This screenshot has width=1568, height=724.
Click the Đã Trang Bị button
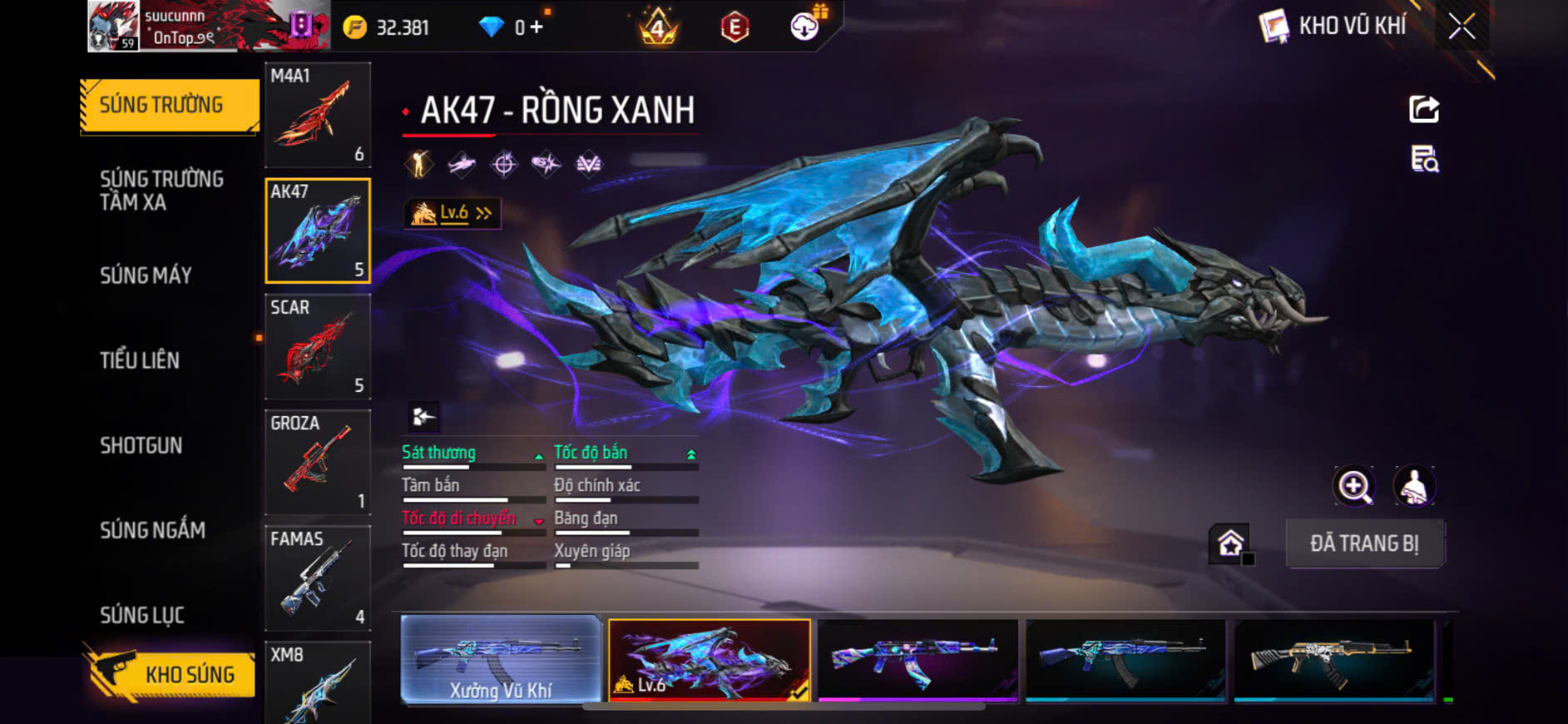point(1364,543)
